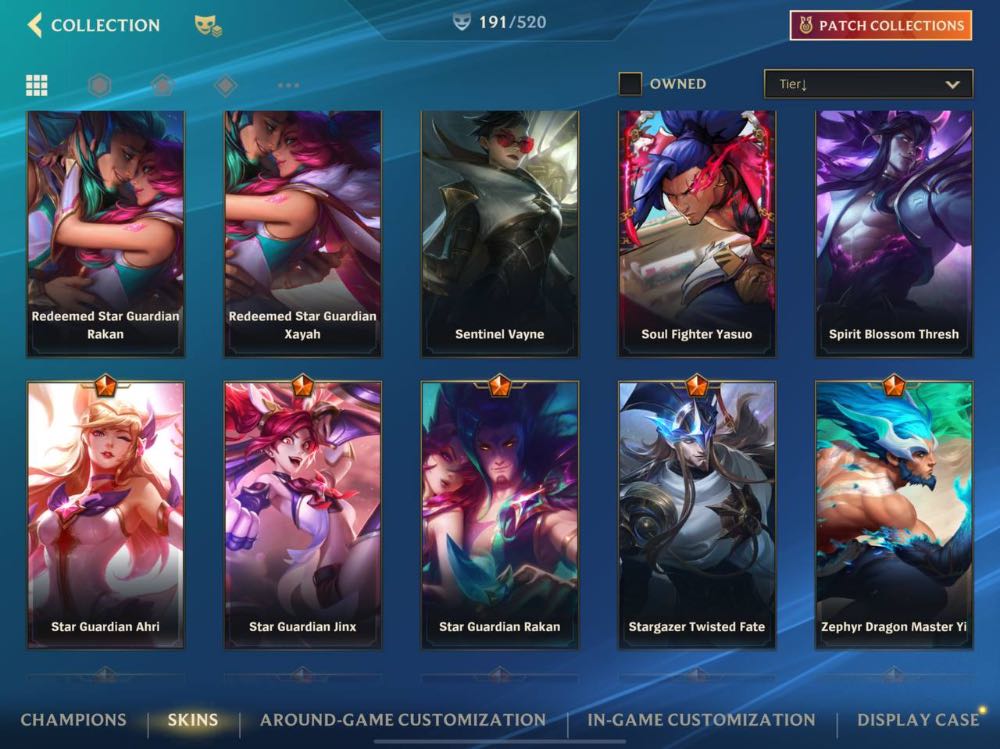Toggle the Owned checkbox
This screenshot has height=749, width=1000.
630,84
